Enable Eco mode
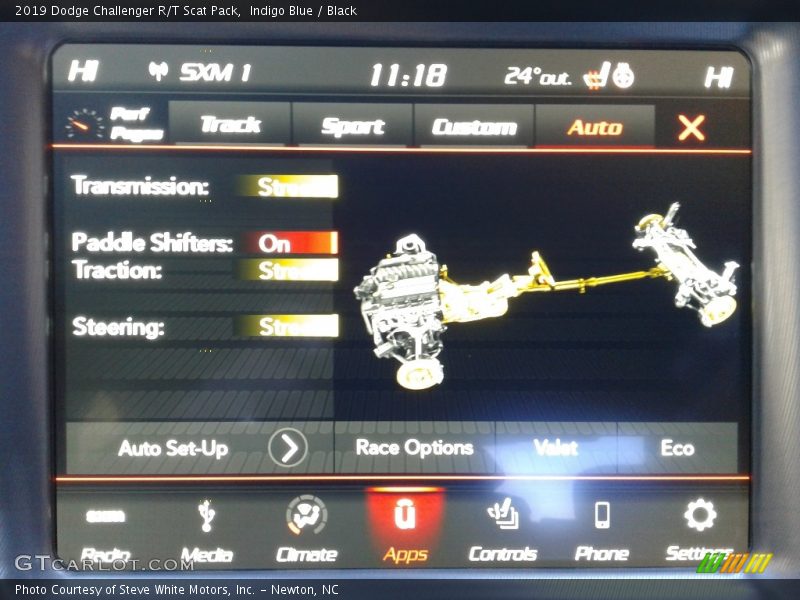The image size is (800, 600). [x=677, y=448]
